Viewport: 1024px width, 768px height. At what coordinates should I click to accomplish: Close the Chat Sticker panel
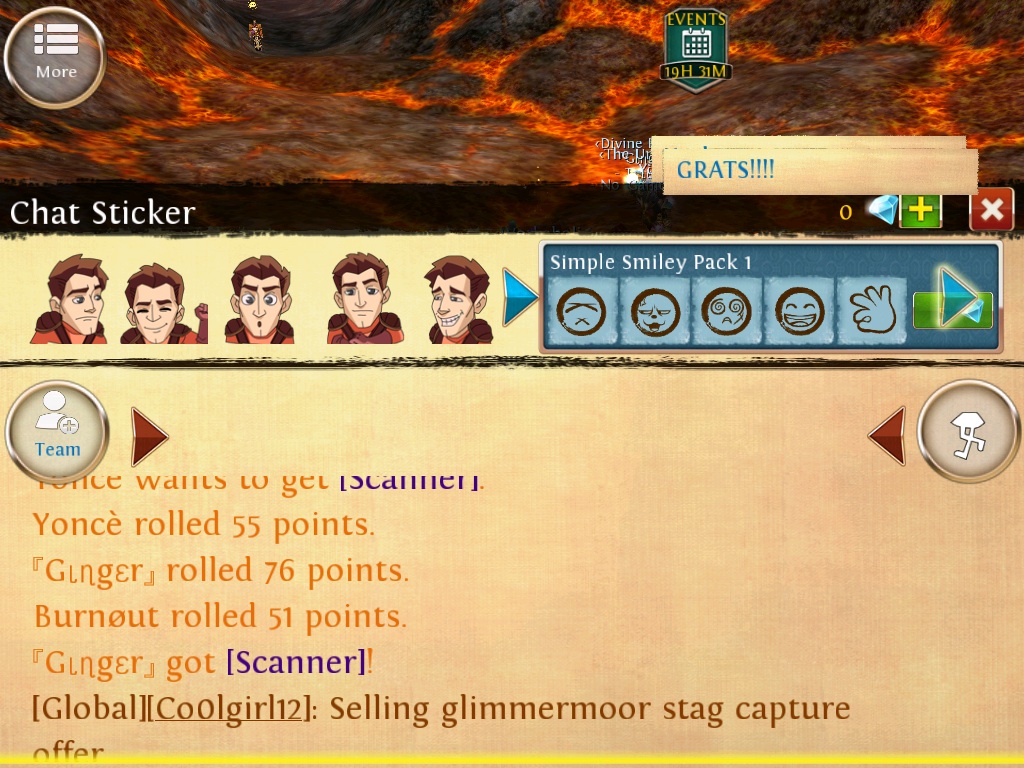point(991,209)
